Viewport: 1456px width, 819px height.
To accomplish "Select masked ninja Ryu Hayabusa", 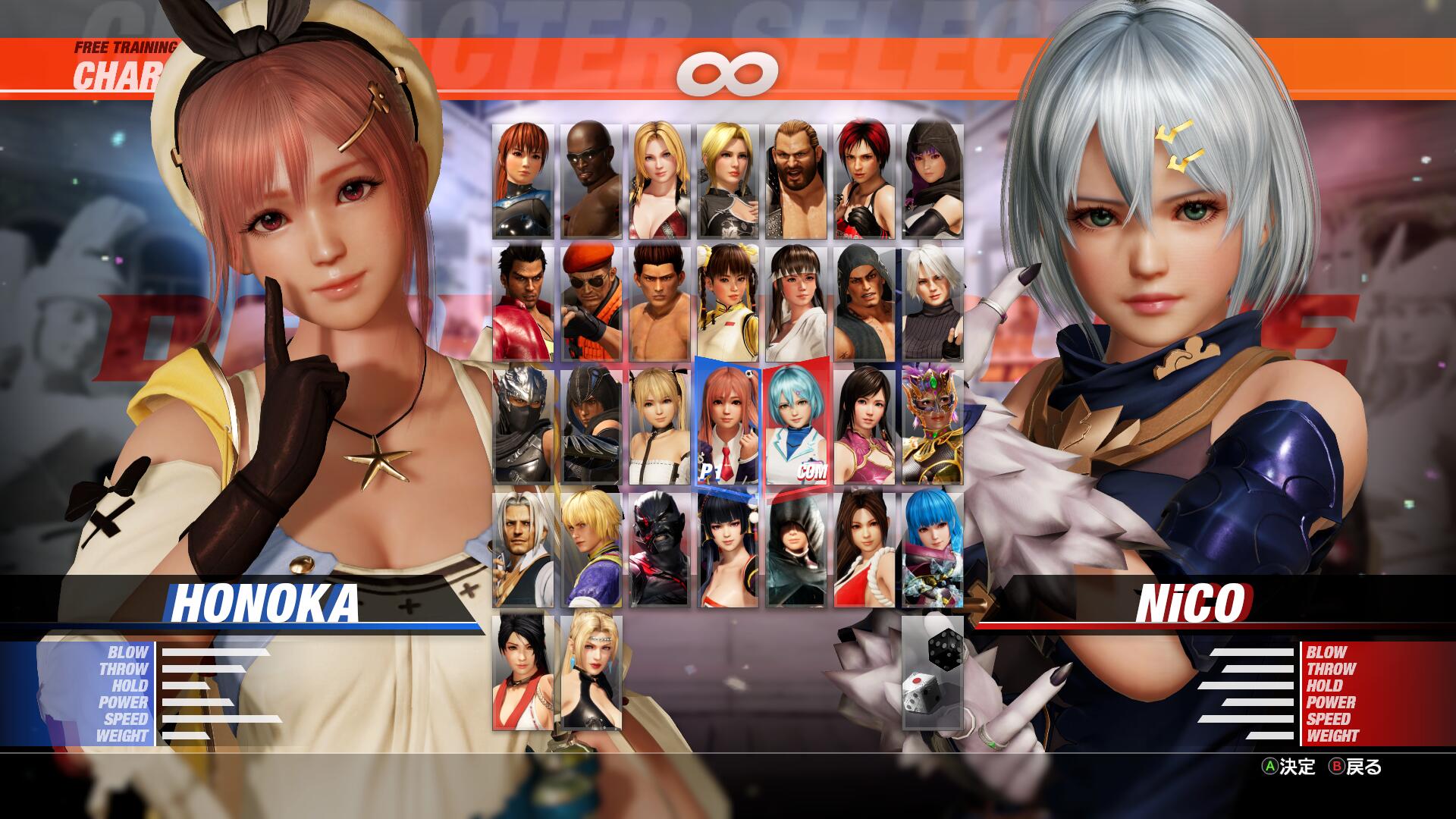I will [523, 427].
